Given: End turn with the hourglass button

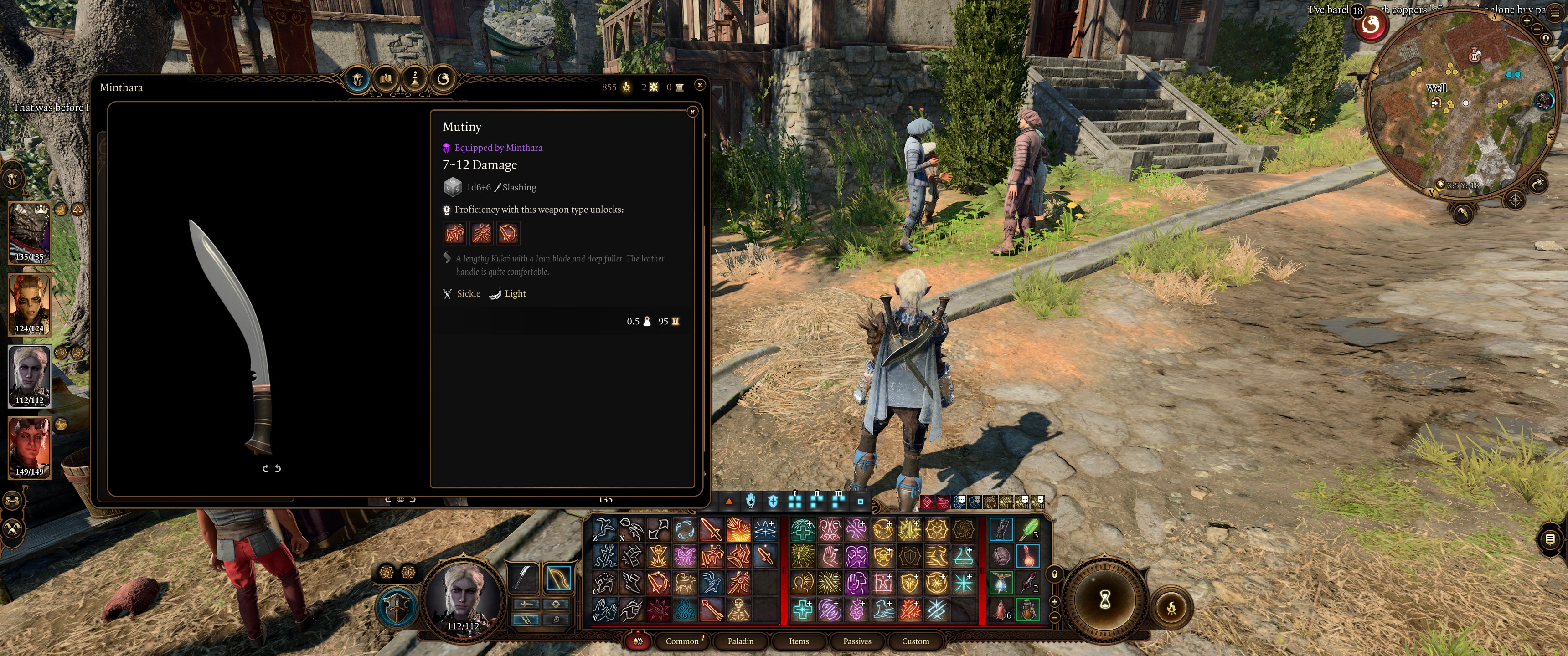Looking at the screenshot, I should tap(1105, 600).
